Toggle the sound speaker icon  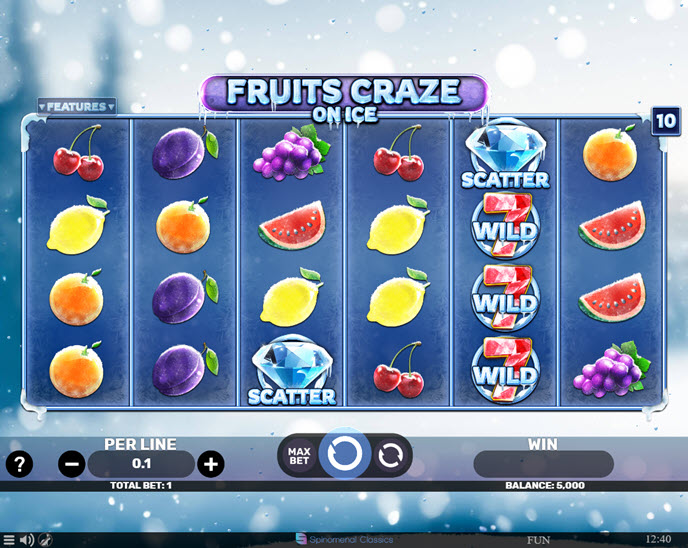[27, 540]
